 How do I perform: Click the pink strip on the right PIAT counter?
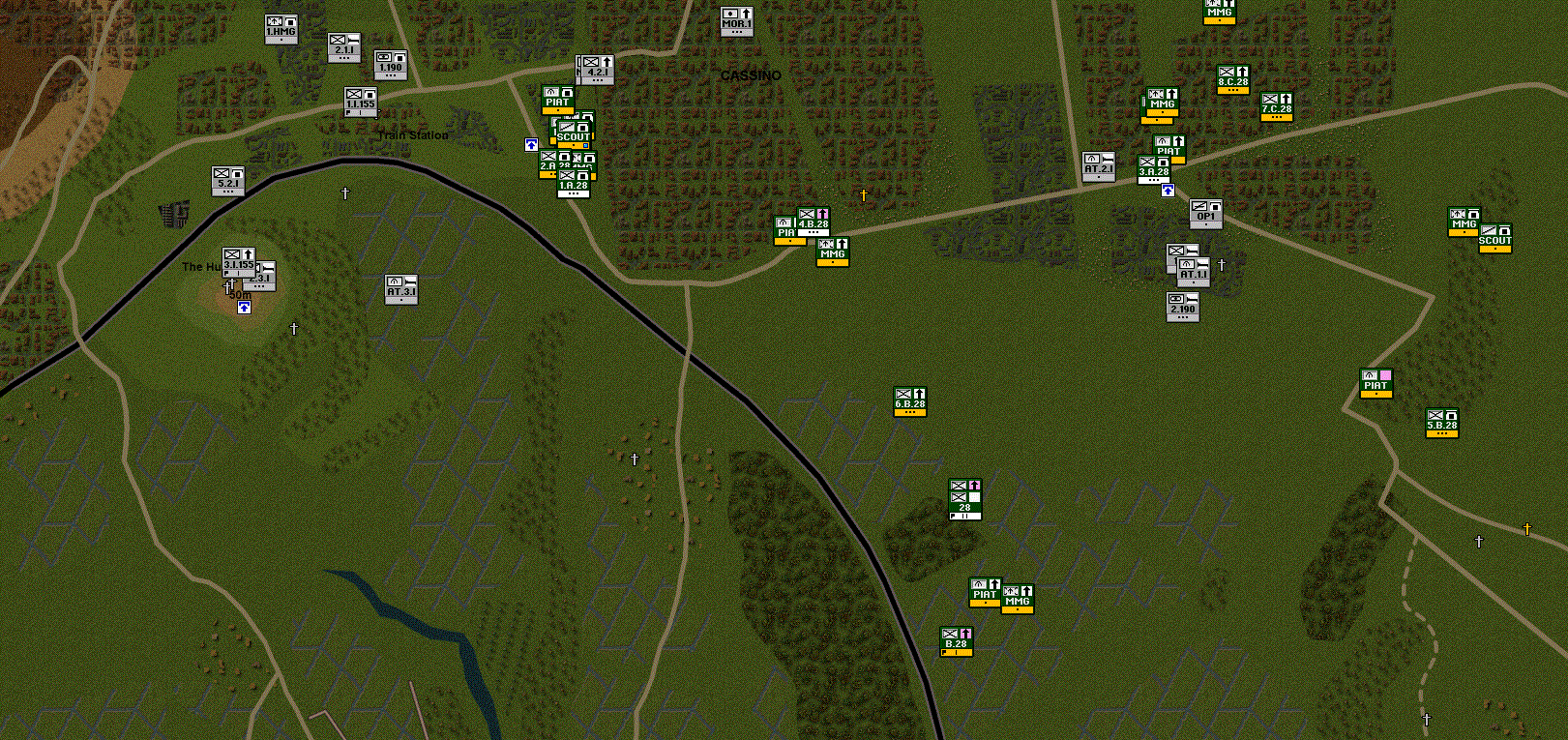click(x=1387, y=376)
